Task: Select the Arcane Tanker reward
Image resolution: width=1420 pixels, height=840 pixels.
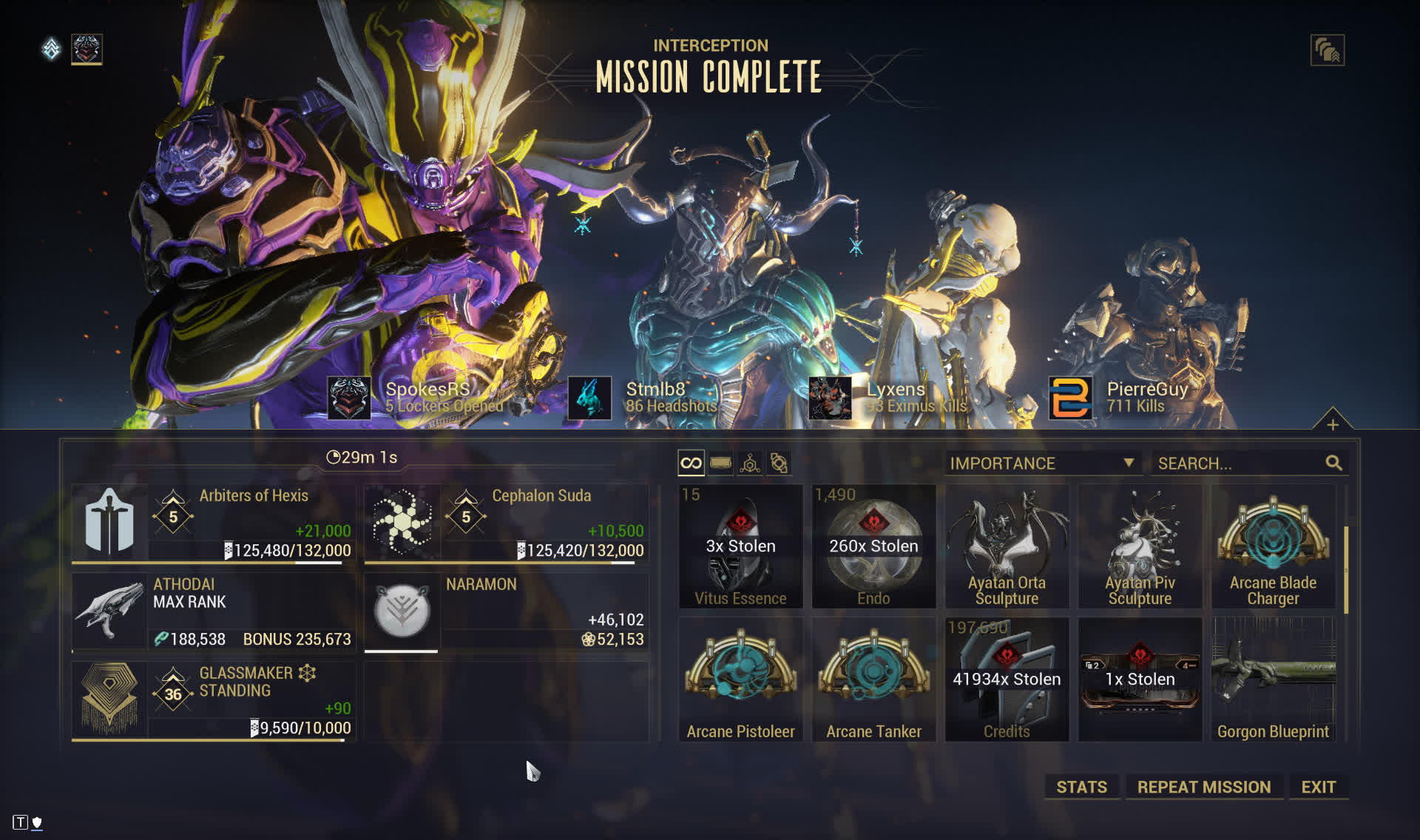Action: coord(873,680)
